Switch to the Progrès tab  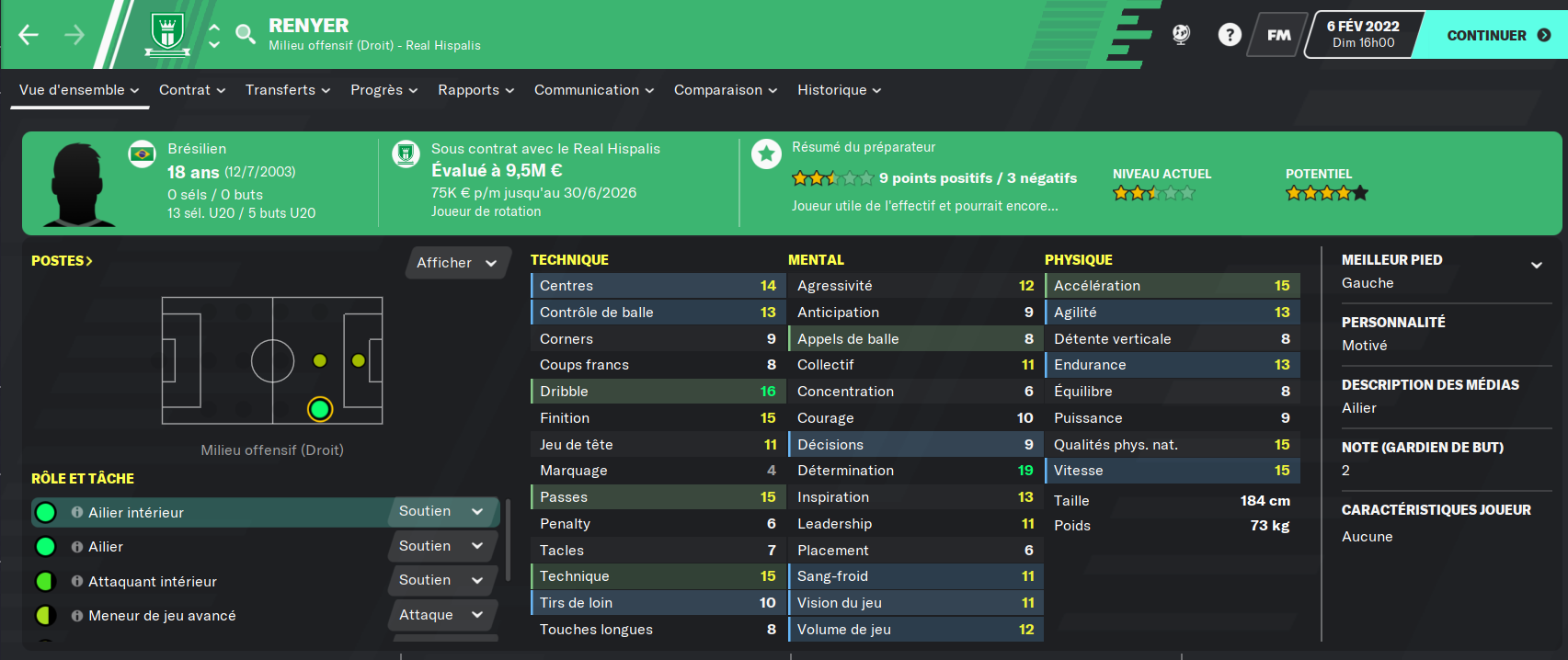[x=383, y=90]
